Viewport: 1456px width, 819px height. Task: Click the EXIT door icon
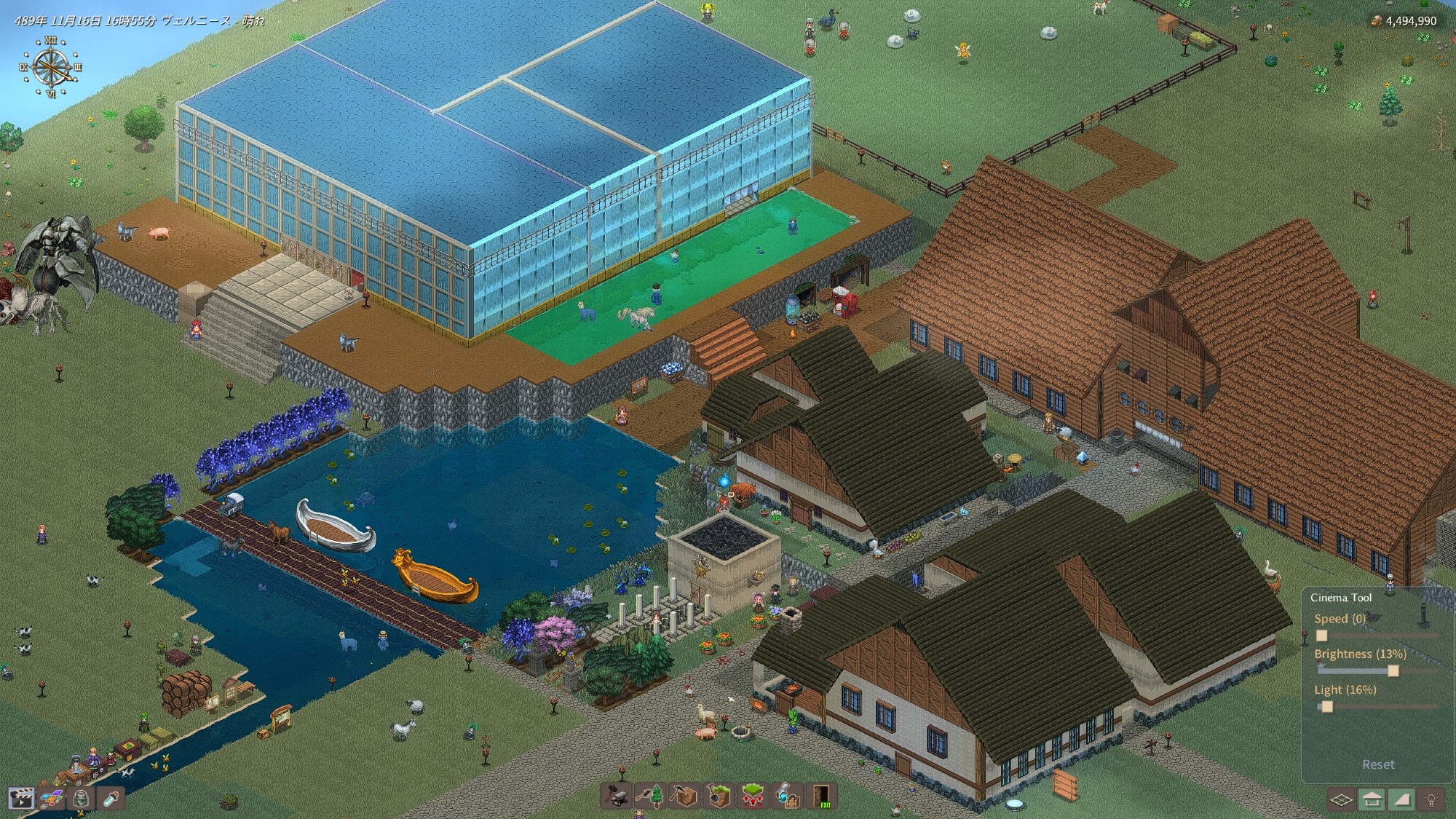pos(822,796)
